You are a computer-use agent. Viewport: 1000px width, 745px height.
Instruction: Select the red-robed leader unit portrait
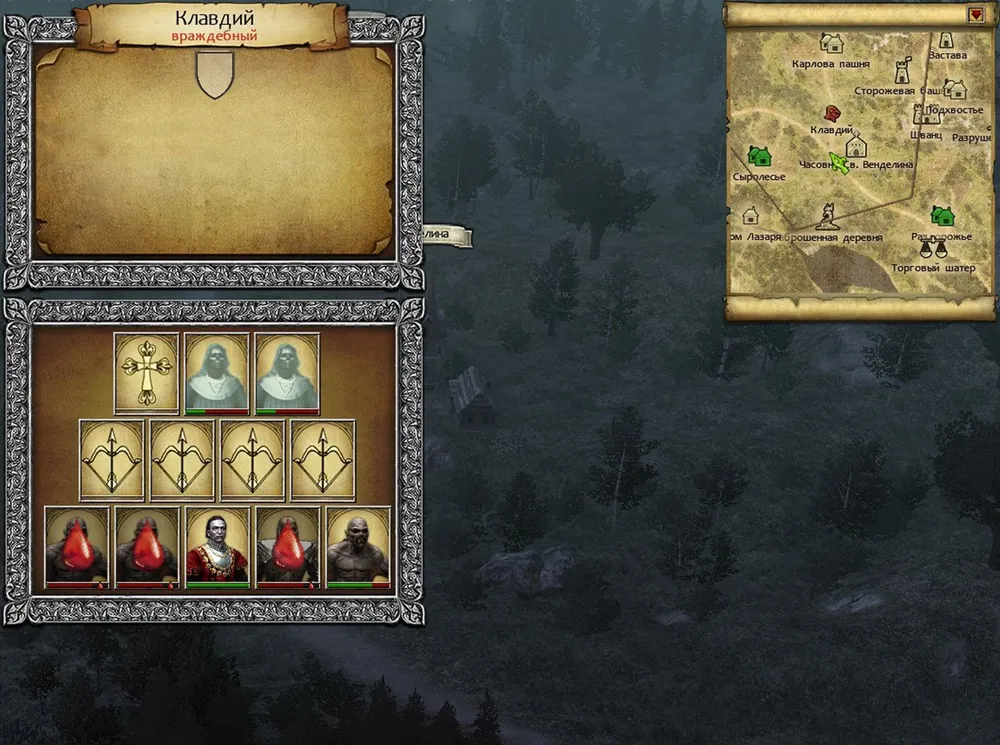click(x=217, y=545)
